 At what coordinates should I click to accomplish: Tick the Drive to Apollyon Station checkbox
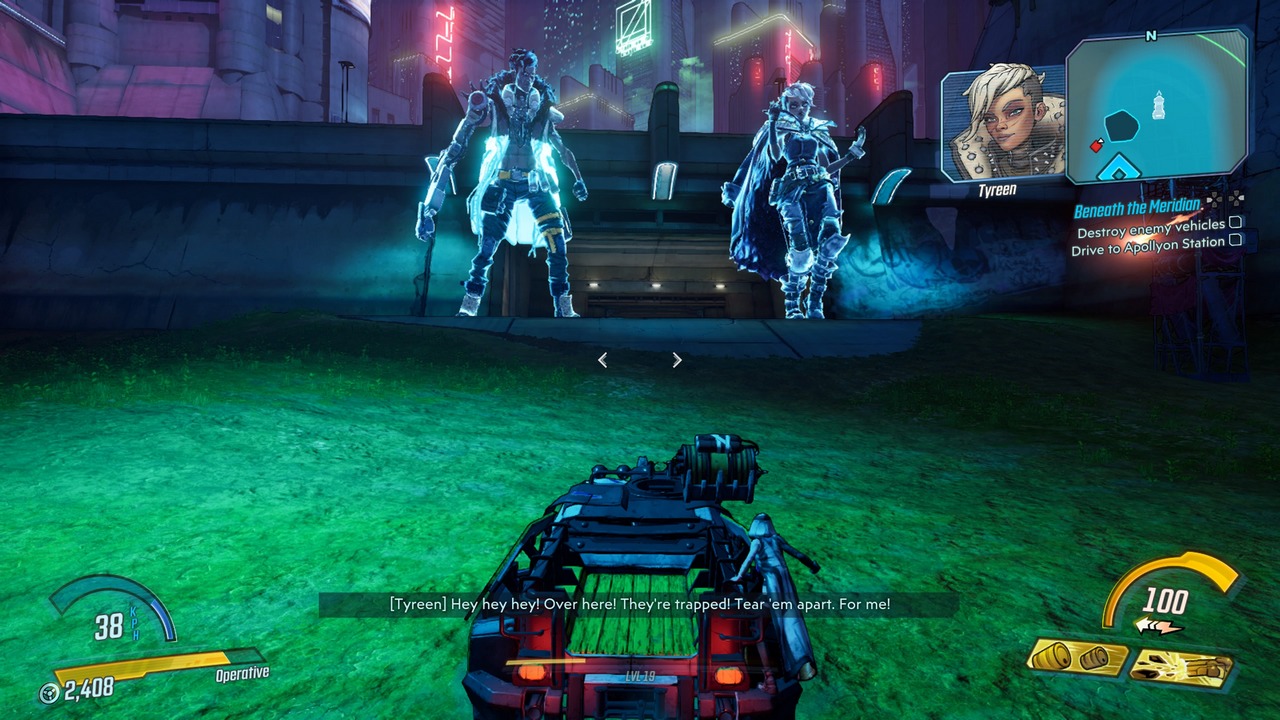[x=1235, y=240]
